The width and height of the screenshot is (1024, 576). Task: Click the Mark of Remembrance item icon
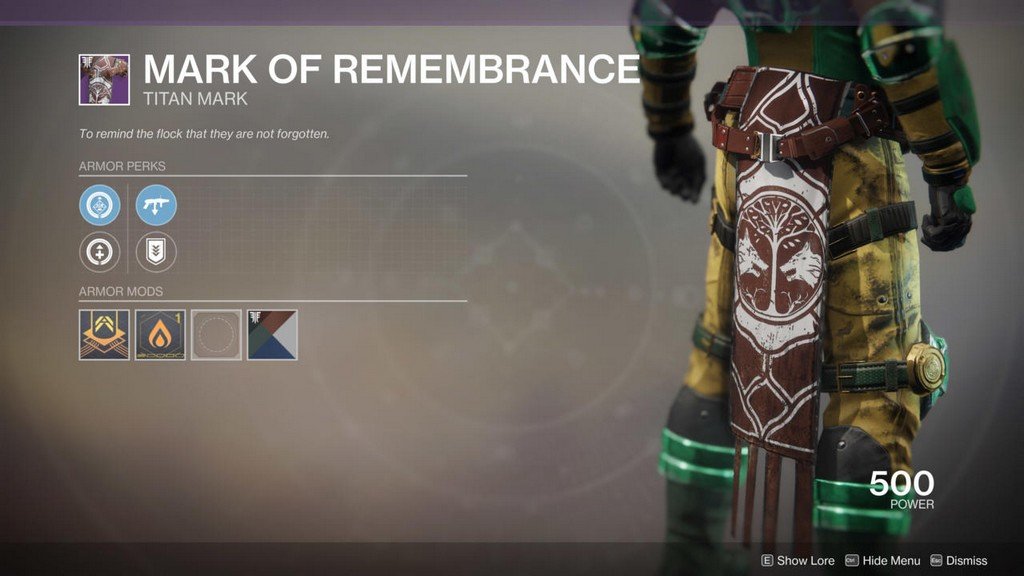click(x=104, y=80)
